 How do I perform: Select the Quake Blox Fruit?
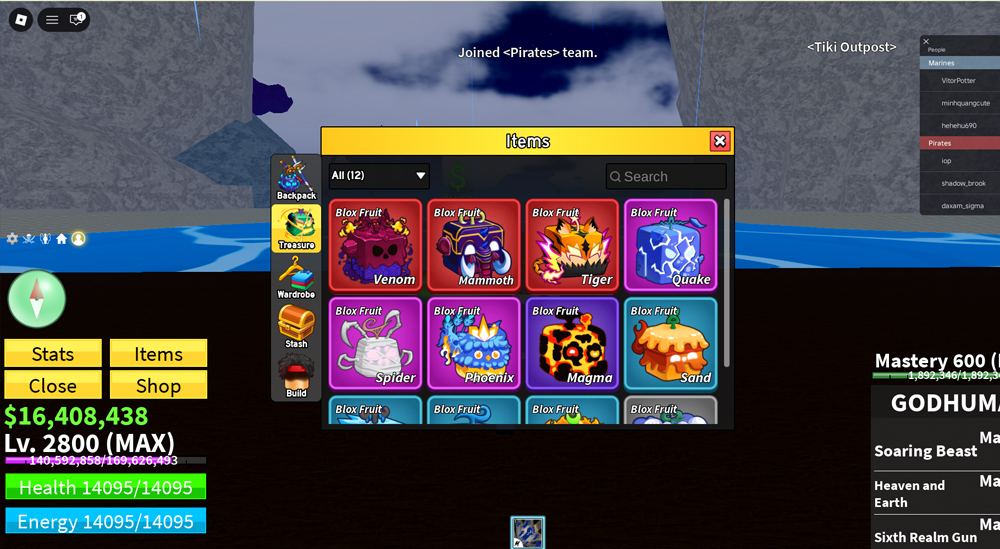670,245
